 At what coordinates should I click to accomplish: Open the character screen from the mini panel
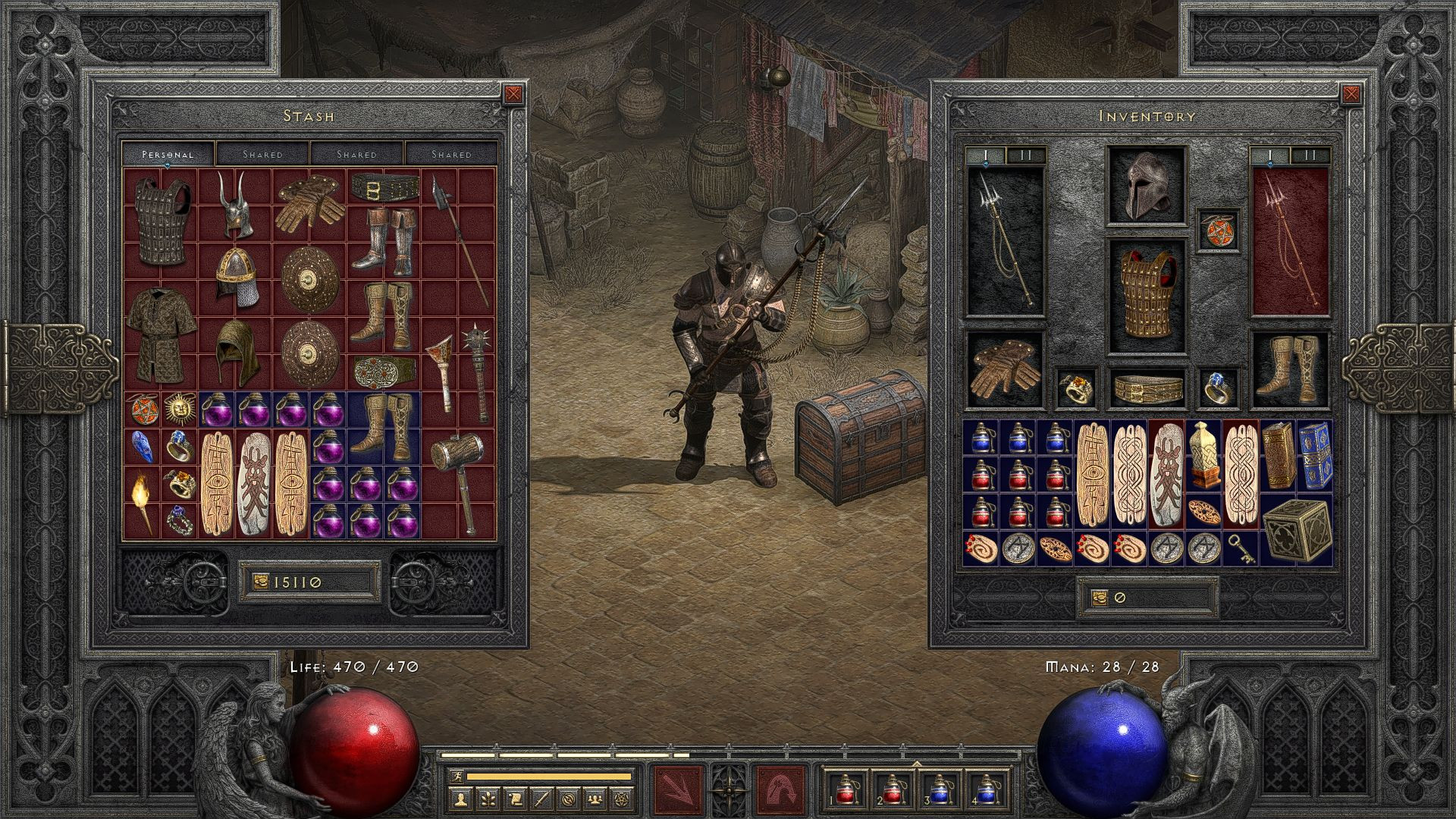[x=460, y=798]
